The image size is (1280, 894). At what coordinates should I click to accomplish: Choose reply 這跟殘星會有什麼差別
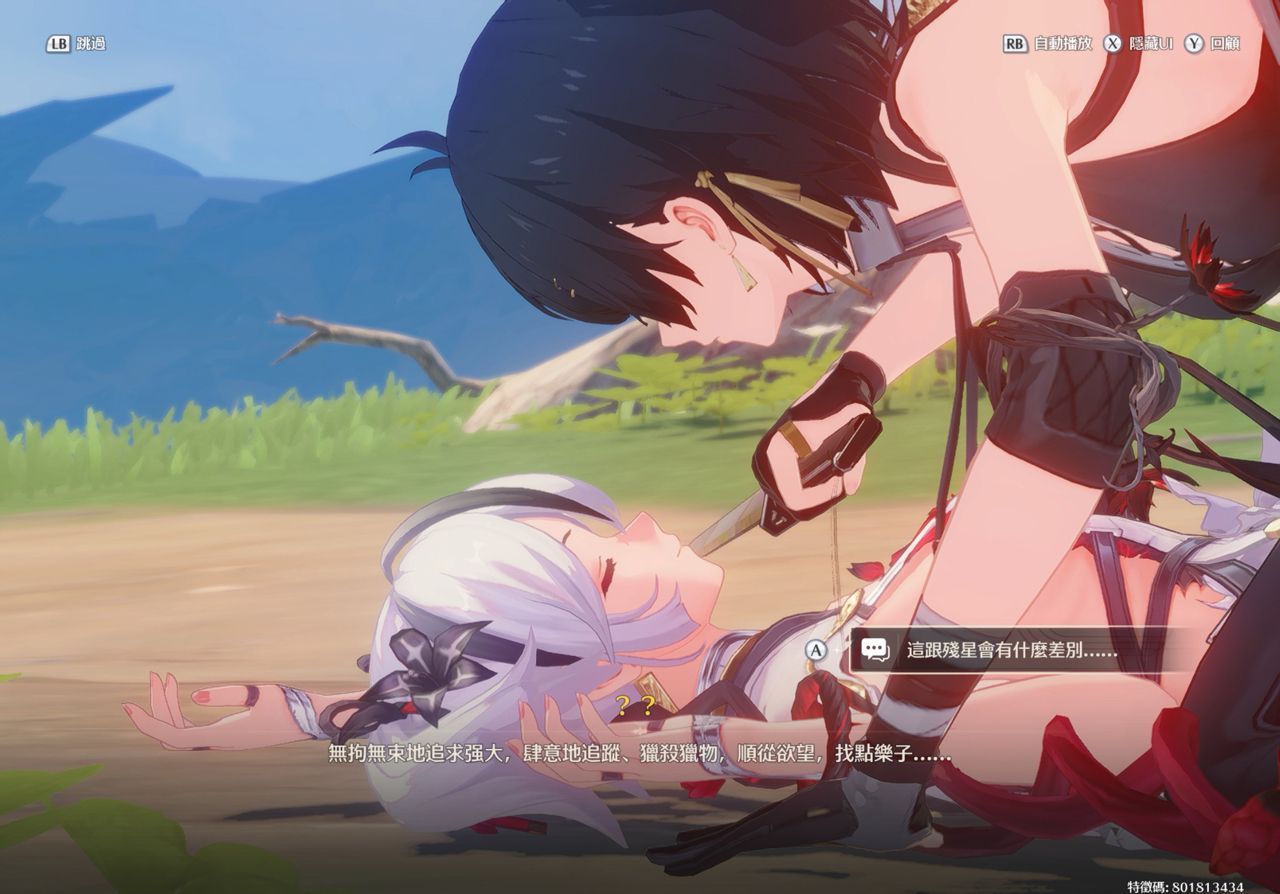pos(1010,650)
